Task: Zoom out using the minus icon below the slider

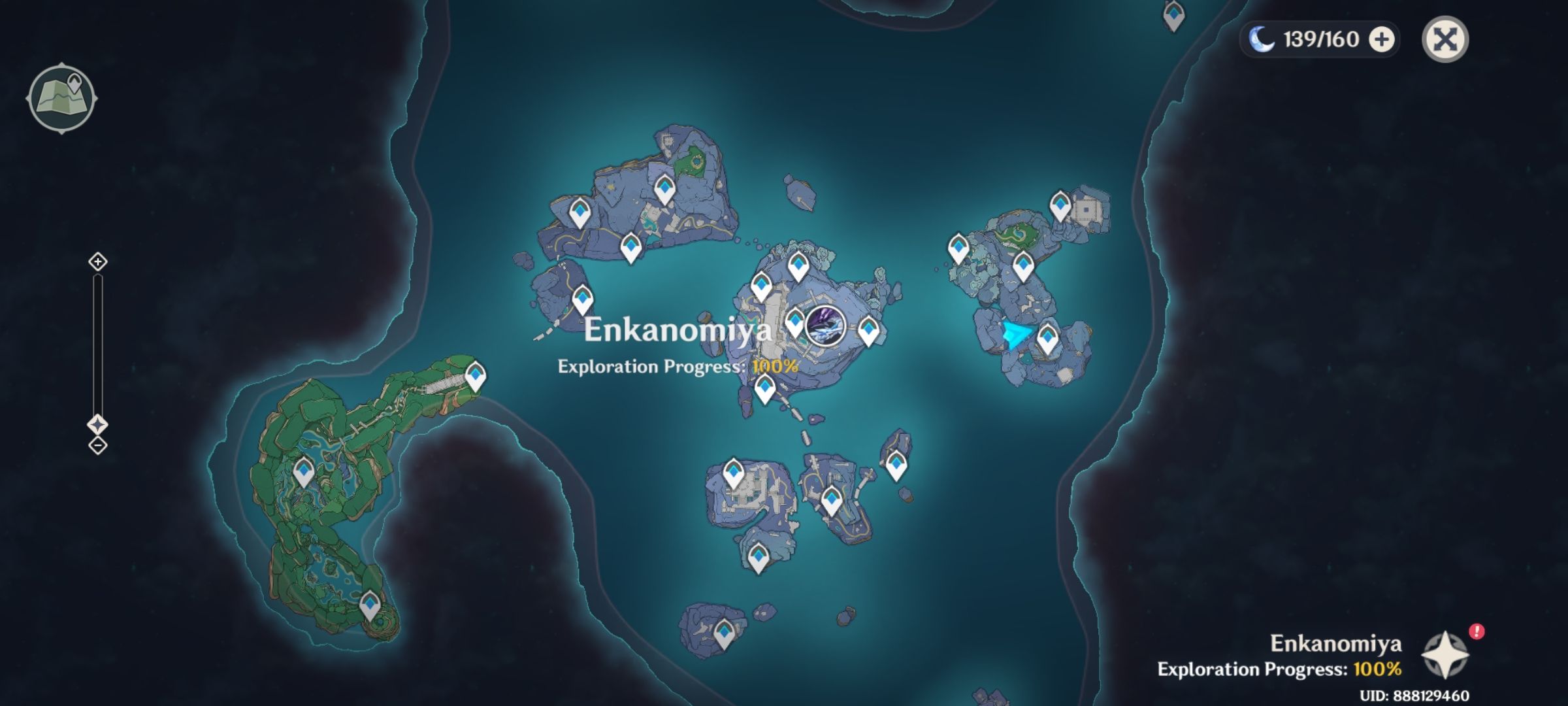Action: (x=98, y=446)
